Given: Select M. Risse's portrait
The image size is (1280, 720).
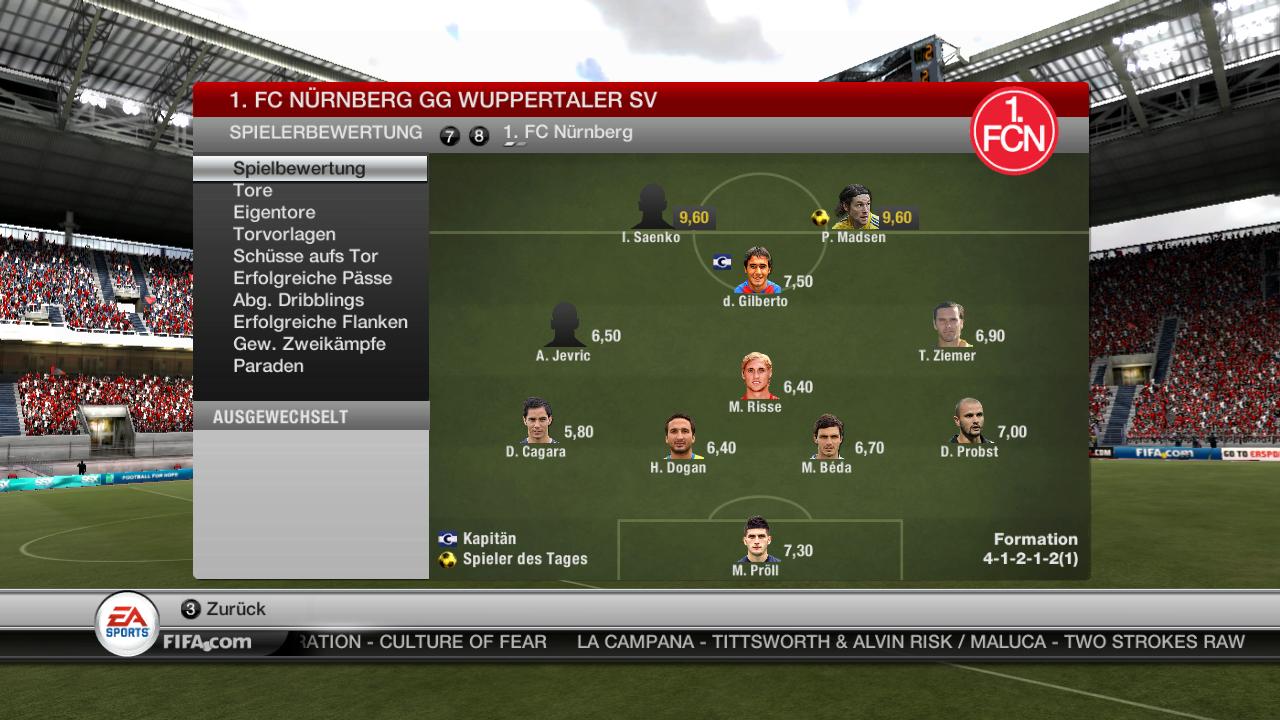Looking at the screenshot, I should click(x=757, y=377).
